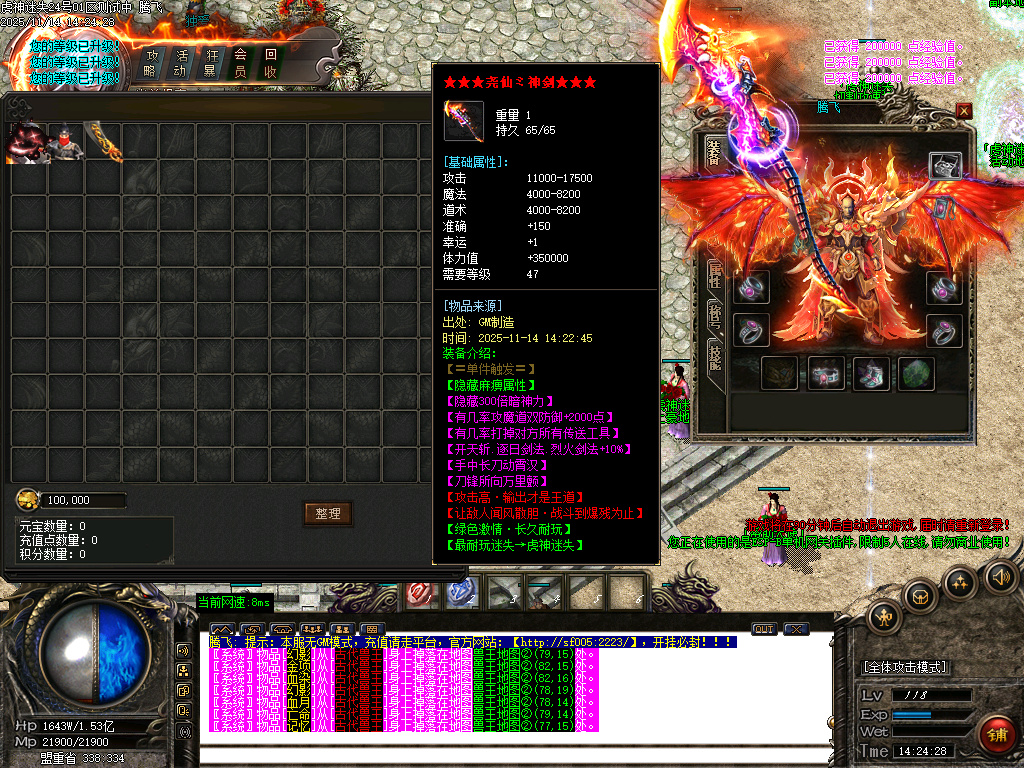Click the 整理 sort button in the bag
1024x768 pixels.
pos(328,513)
